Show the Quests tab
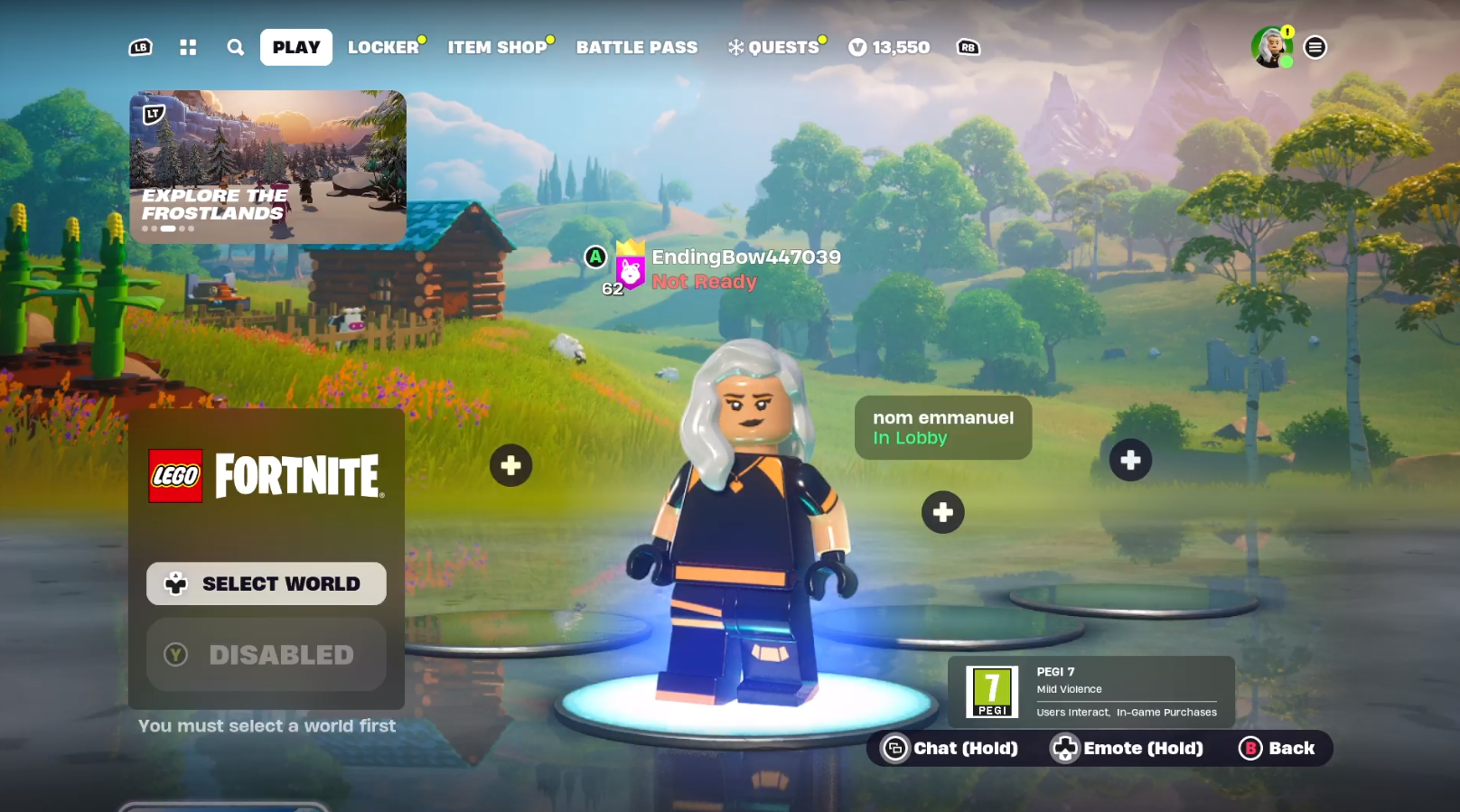 (775, 48)
